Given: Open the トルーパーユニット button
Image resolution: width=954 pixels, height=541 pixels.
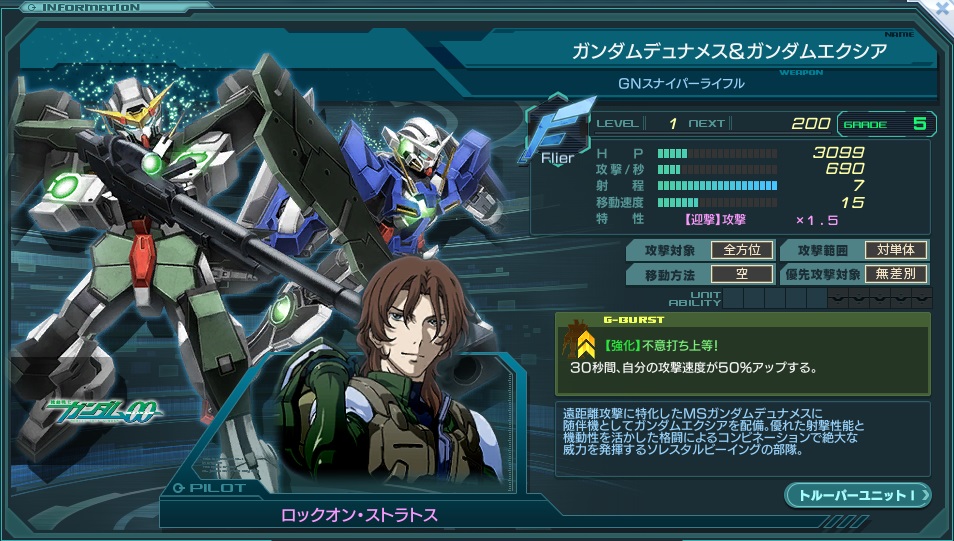Looking at the screenshot, I should pyautogui.click(x=857, y=495).
